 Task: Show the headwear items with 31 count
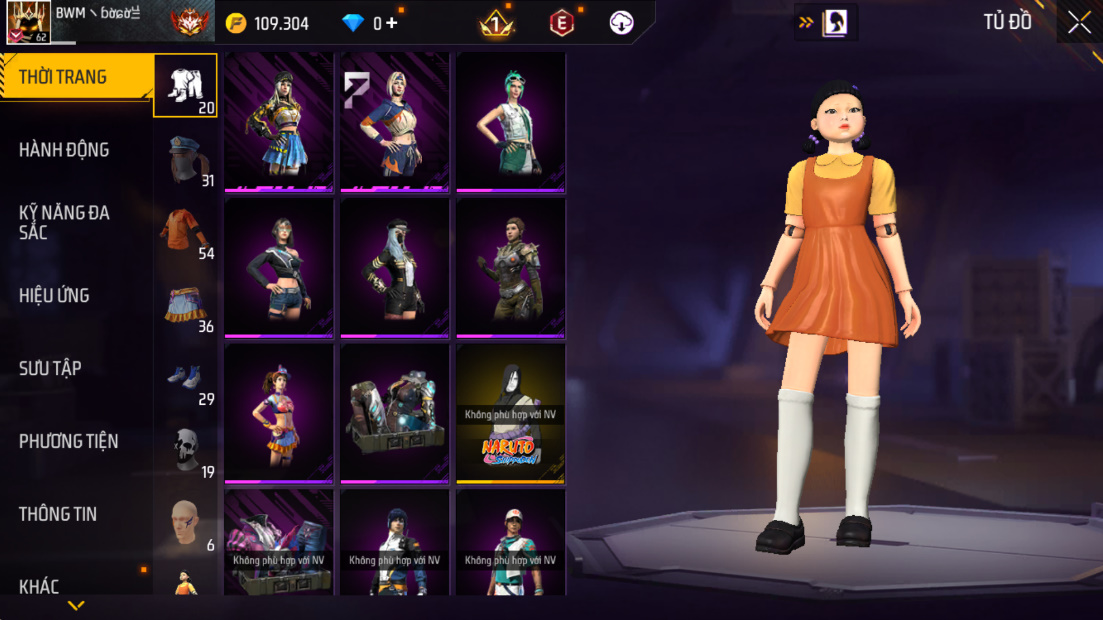185,160
